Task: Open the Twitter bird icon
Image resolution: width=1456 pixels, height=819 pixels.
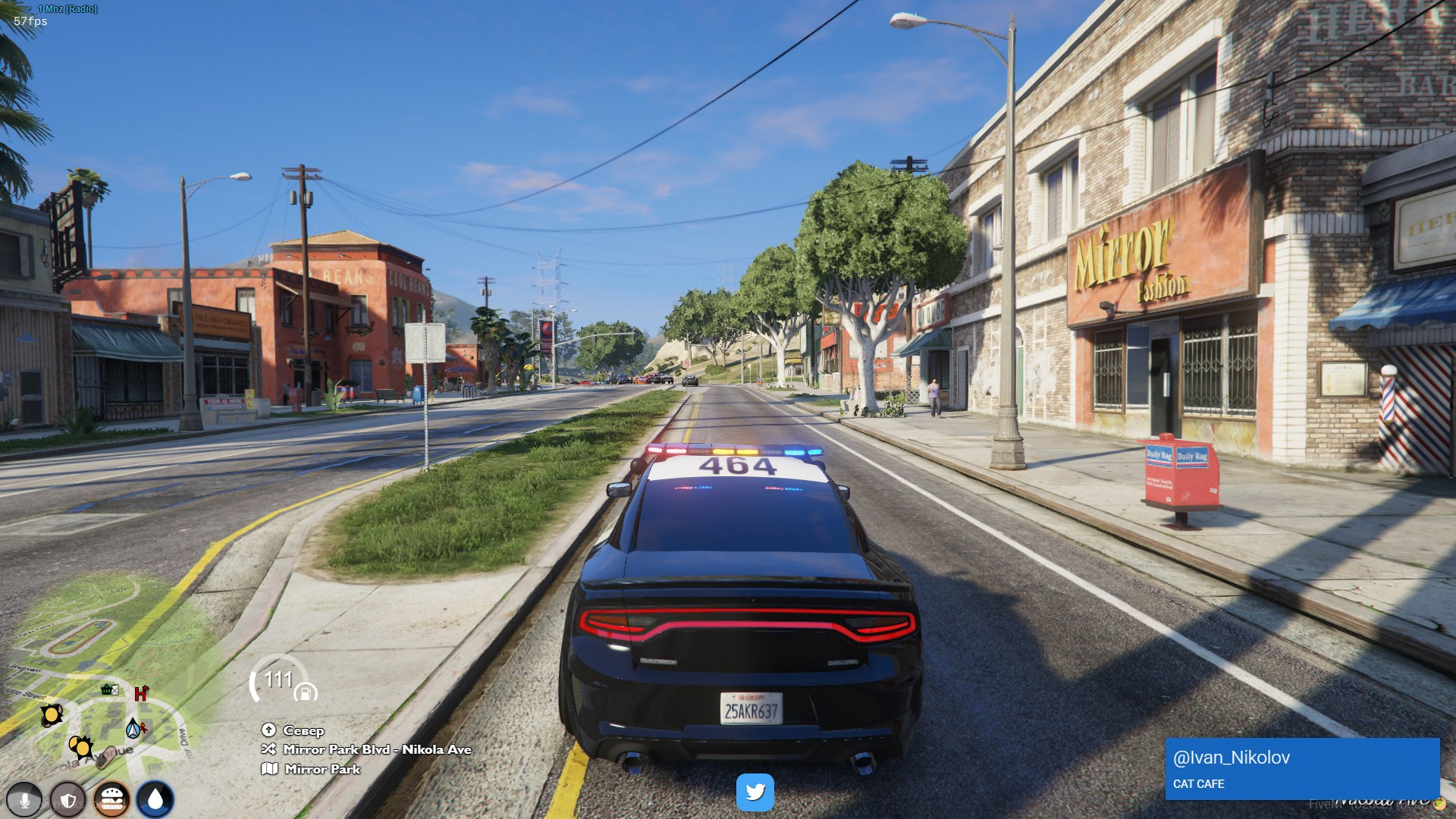Action: tap(755, 792)
